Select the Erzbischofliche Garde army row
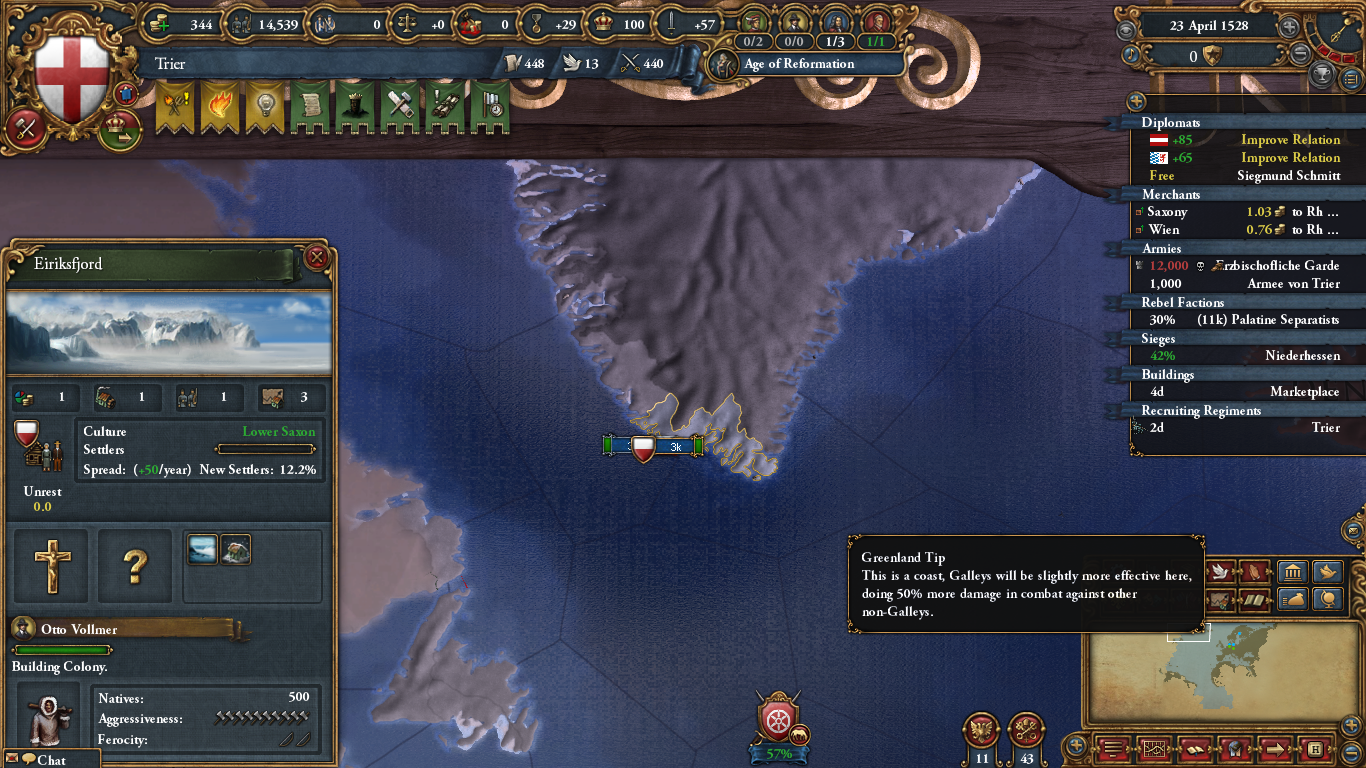Viewport: 1366px width, 768px height. tap(1238, 266)
